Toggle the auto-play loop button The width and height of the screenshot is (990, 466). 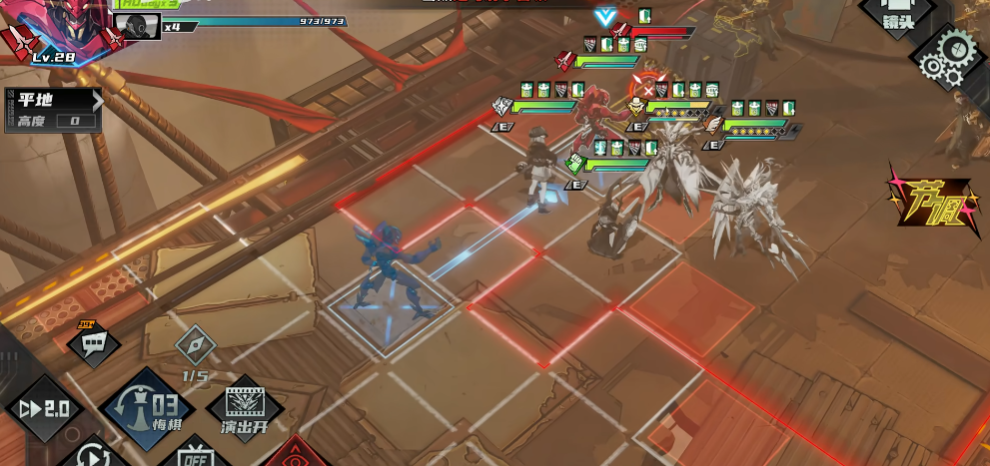pyautogui.click(x=94, y=455)
